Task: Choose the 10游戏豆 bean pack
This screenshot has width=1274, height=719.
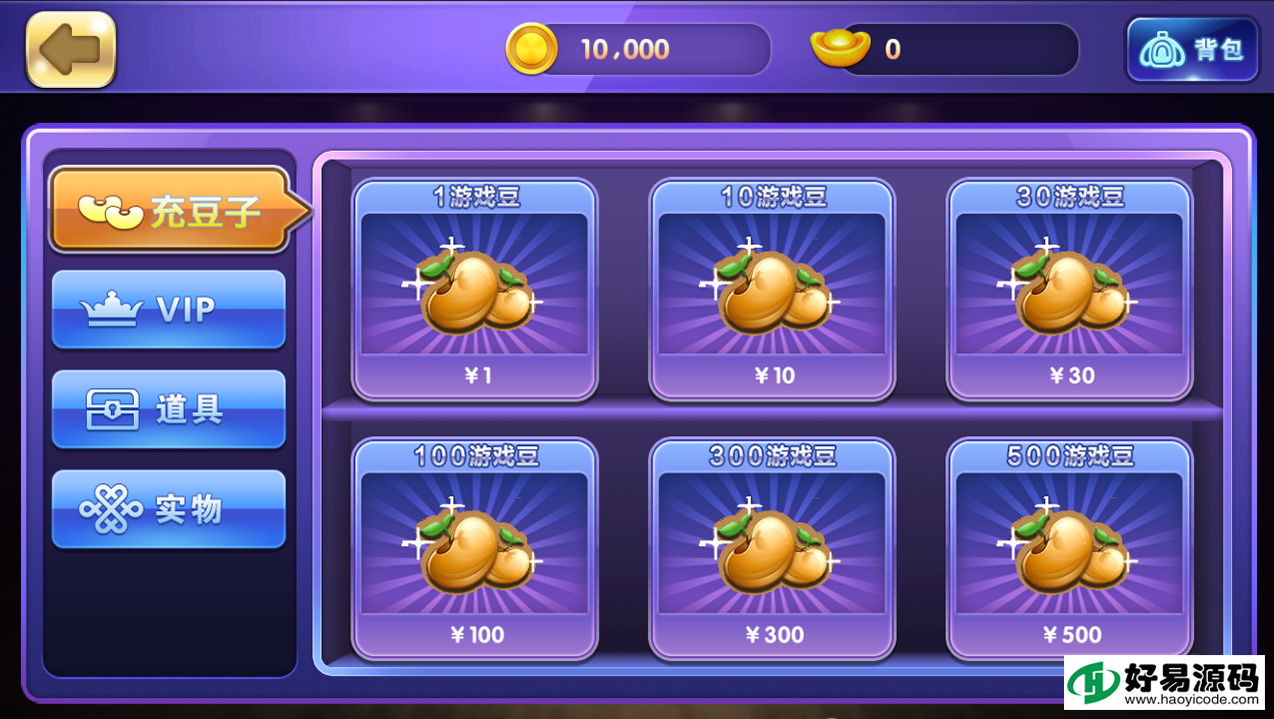Action: point(772,289)
